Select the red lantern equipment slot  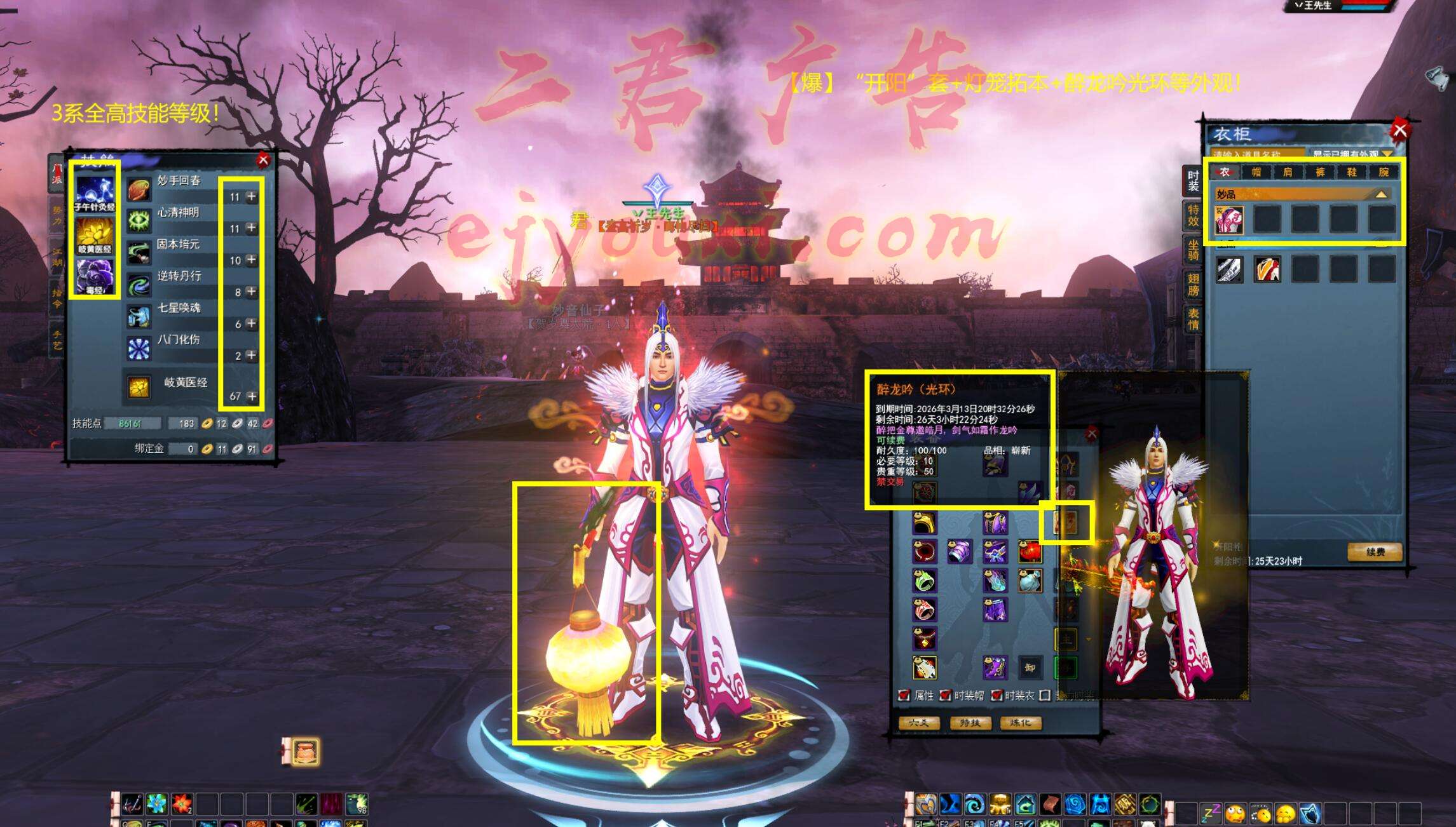tap(1030, 551)
